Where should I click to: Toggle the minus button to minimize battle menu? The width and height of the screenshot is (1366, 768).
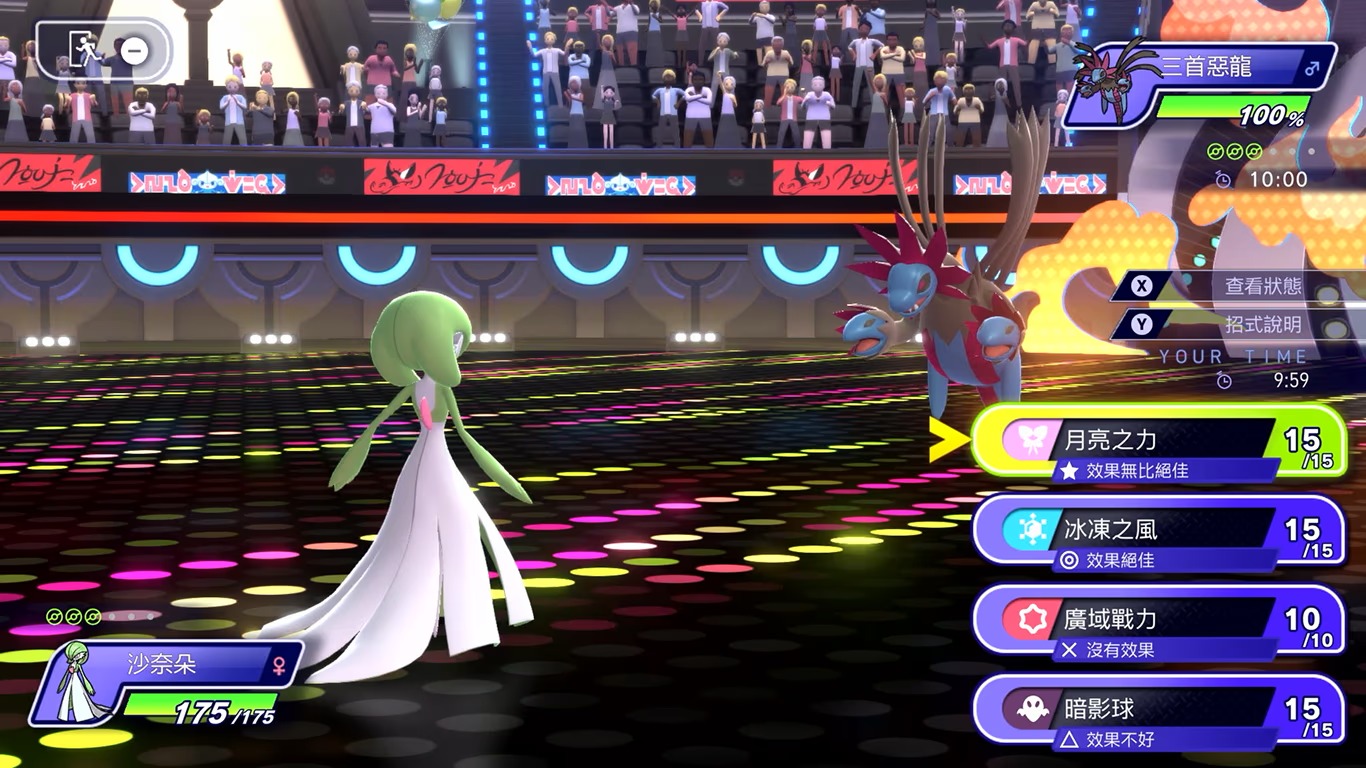pyautogui.click(x=135, y=52)
